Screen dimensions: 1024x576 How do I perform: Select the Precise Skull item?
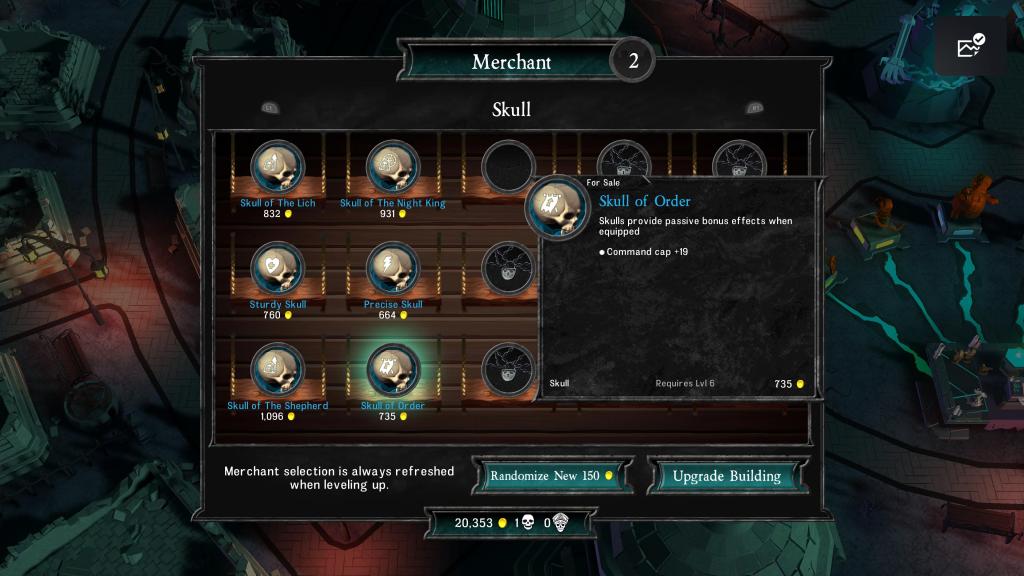pyautogui.click(x=393, y=268)
